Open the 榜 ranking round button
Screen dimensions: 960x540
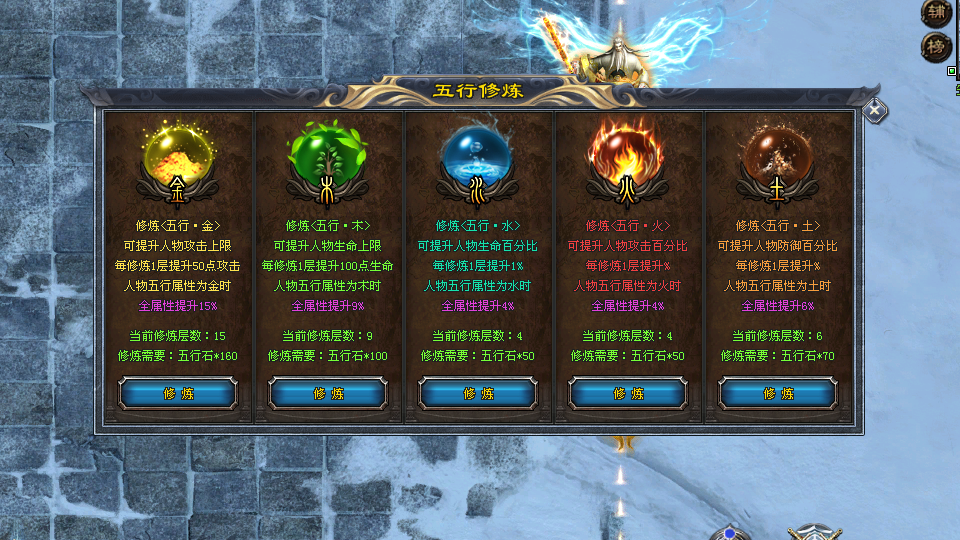pyautogui.click(x=936, y=46)
